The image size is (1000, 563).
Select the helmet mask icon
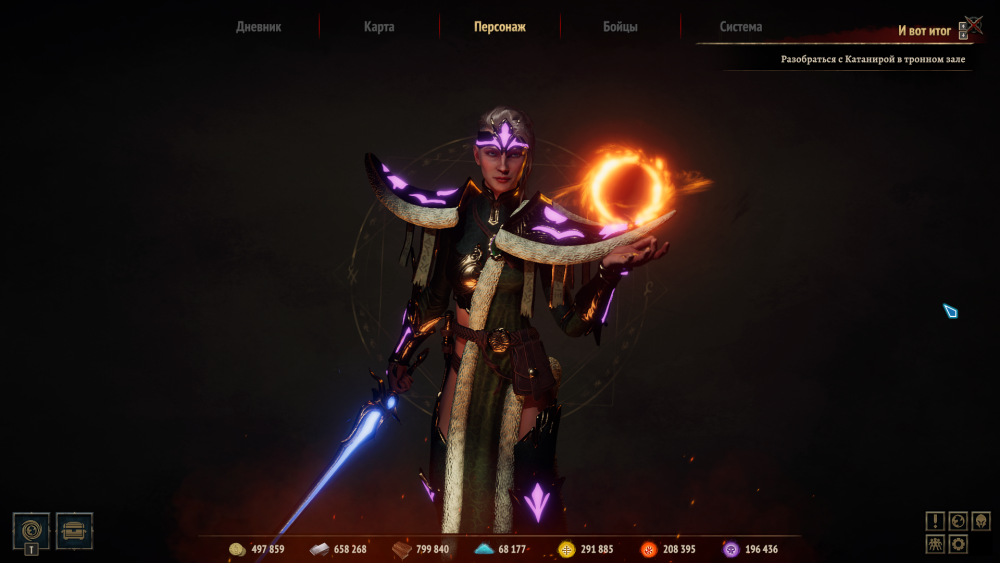[981, 521]
